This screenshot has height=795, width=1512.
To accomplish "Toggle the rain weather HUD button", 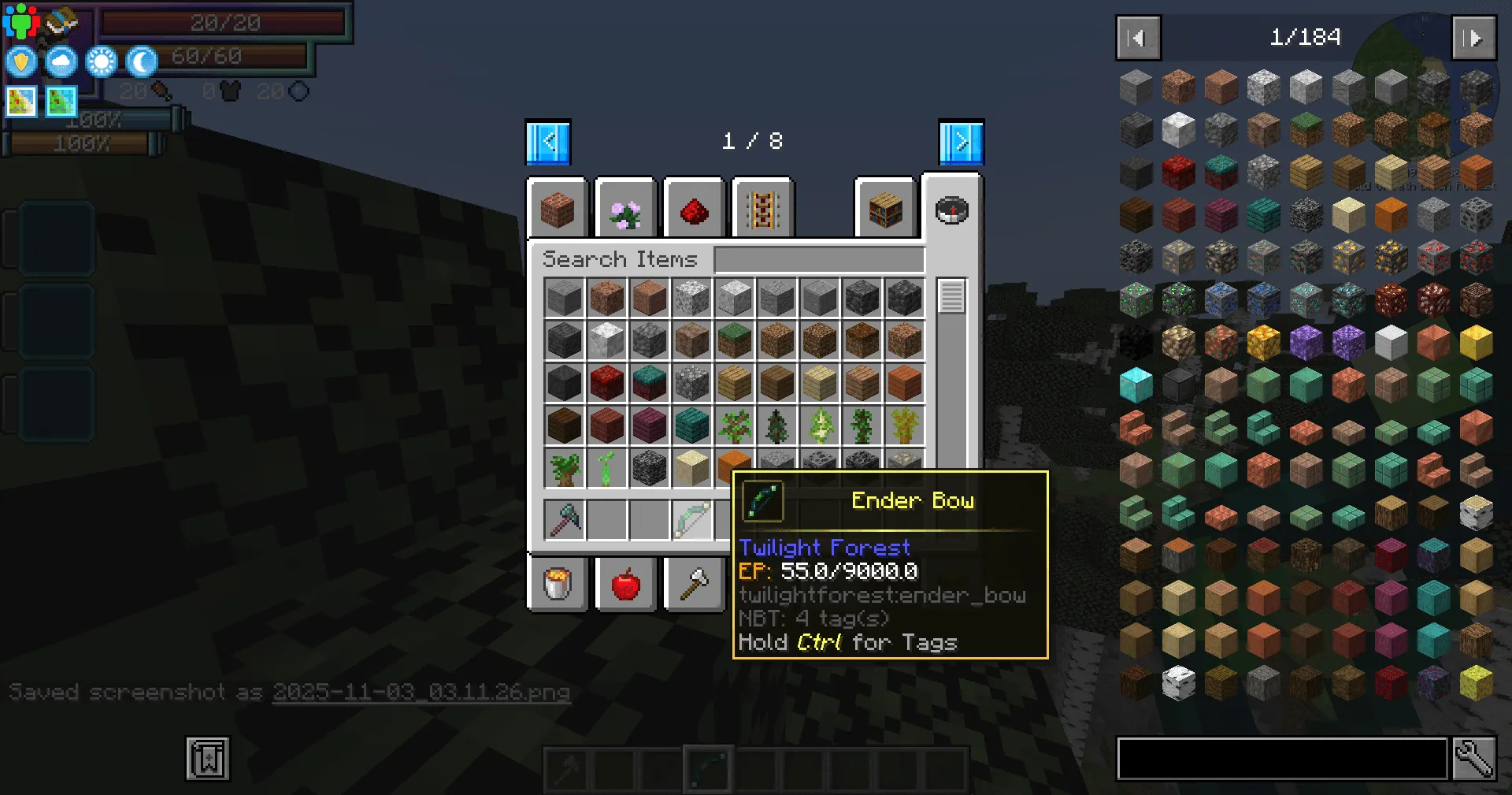I will tap(60, 61).
